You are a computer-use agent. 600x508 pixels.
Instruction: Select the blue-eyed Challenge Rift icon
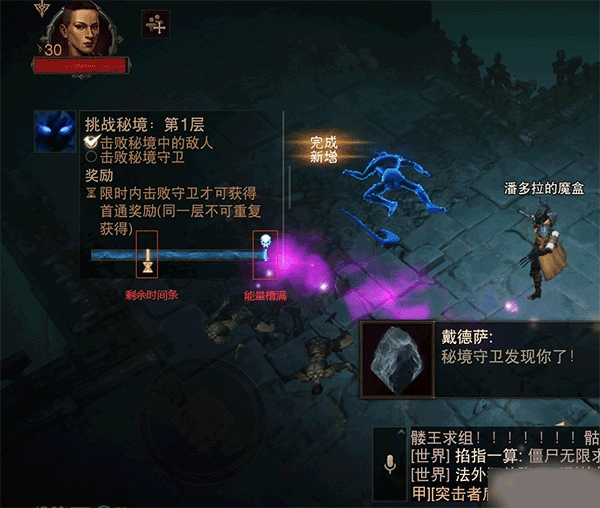pos(54,131)
